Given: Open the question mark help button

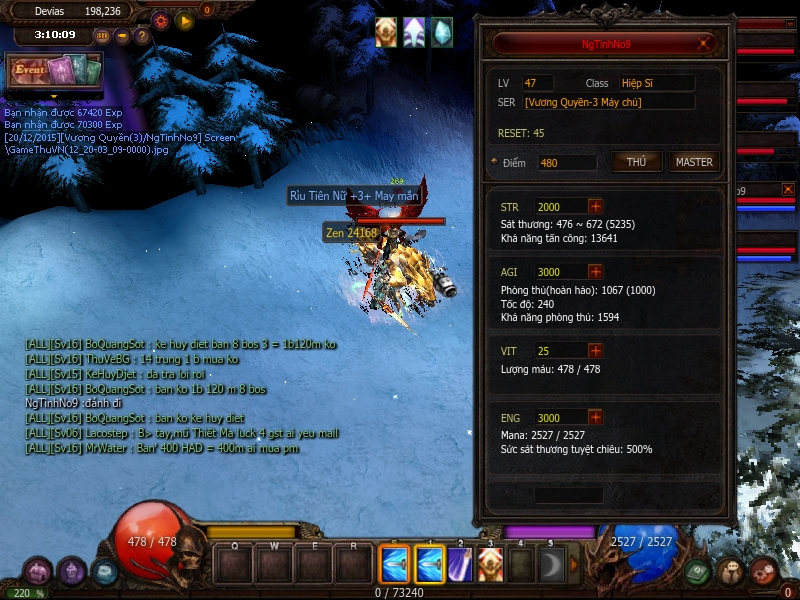Looking at the screenshot, I should coord(142,36).
